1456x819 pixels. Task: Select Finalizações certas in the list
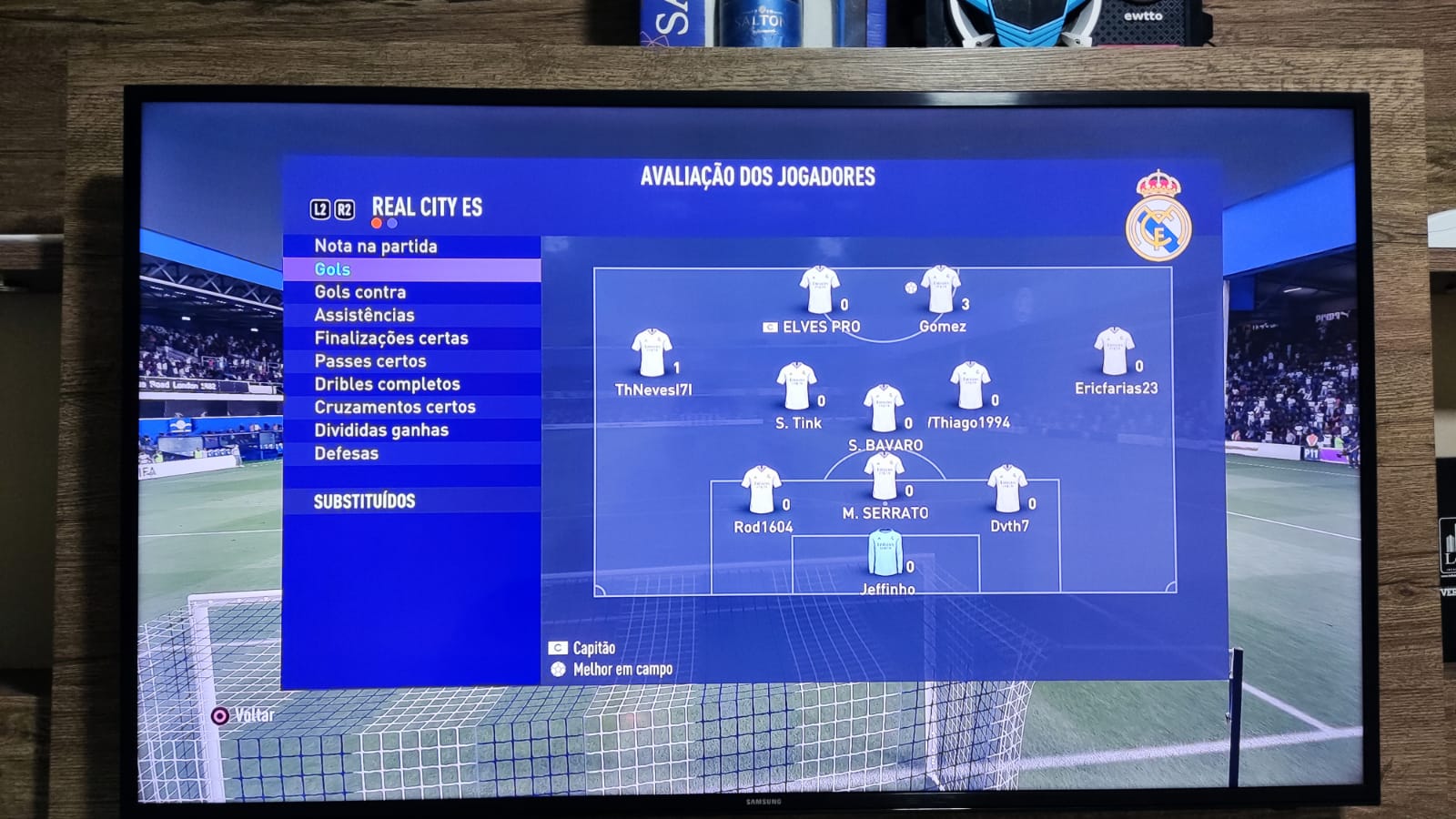391,339
